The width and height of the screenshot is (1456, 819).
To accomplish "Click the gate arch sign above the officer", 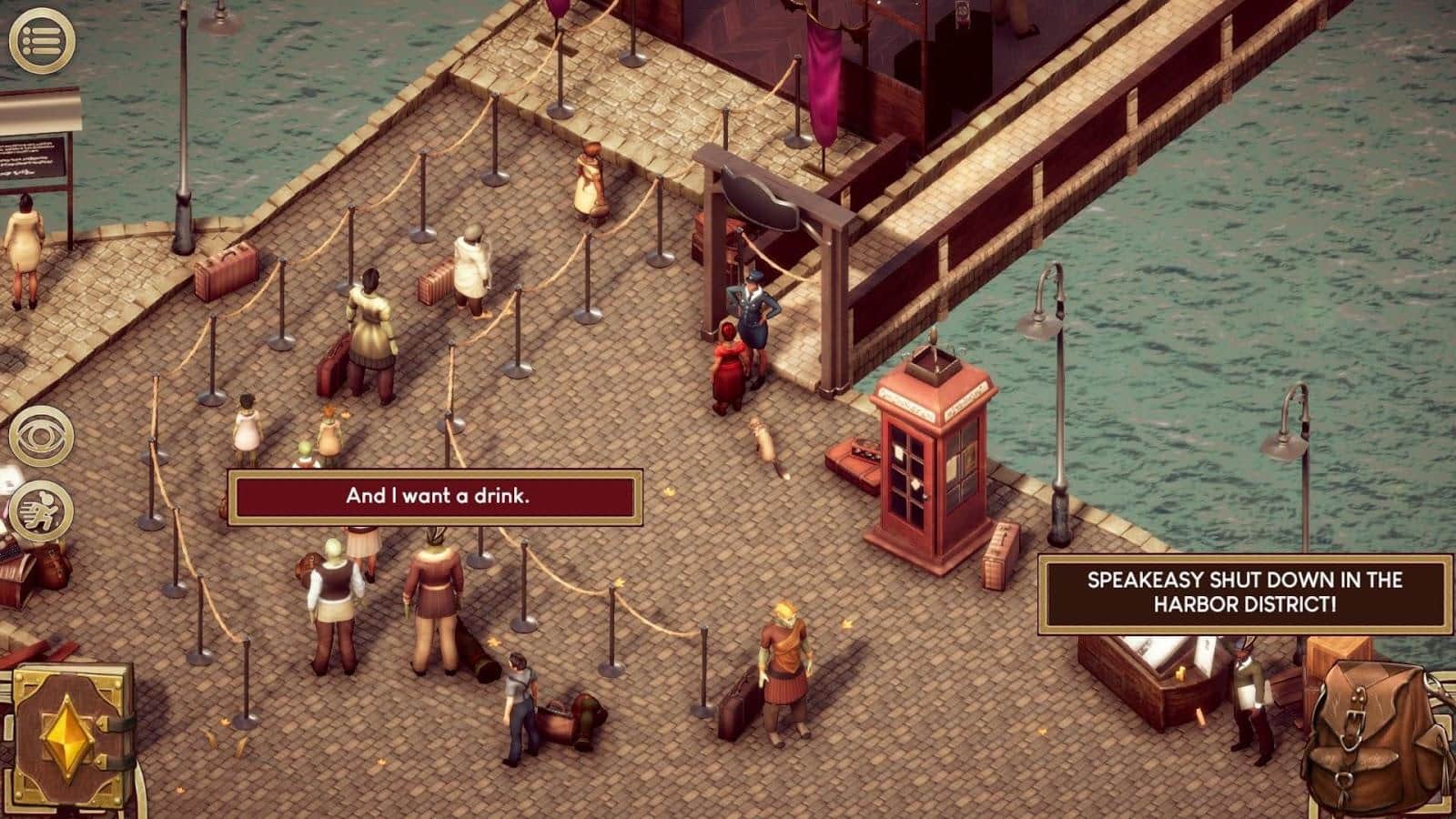I will (x=758, y=200).
